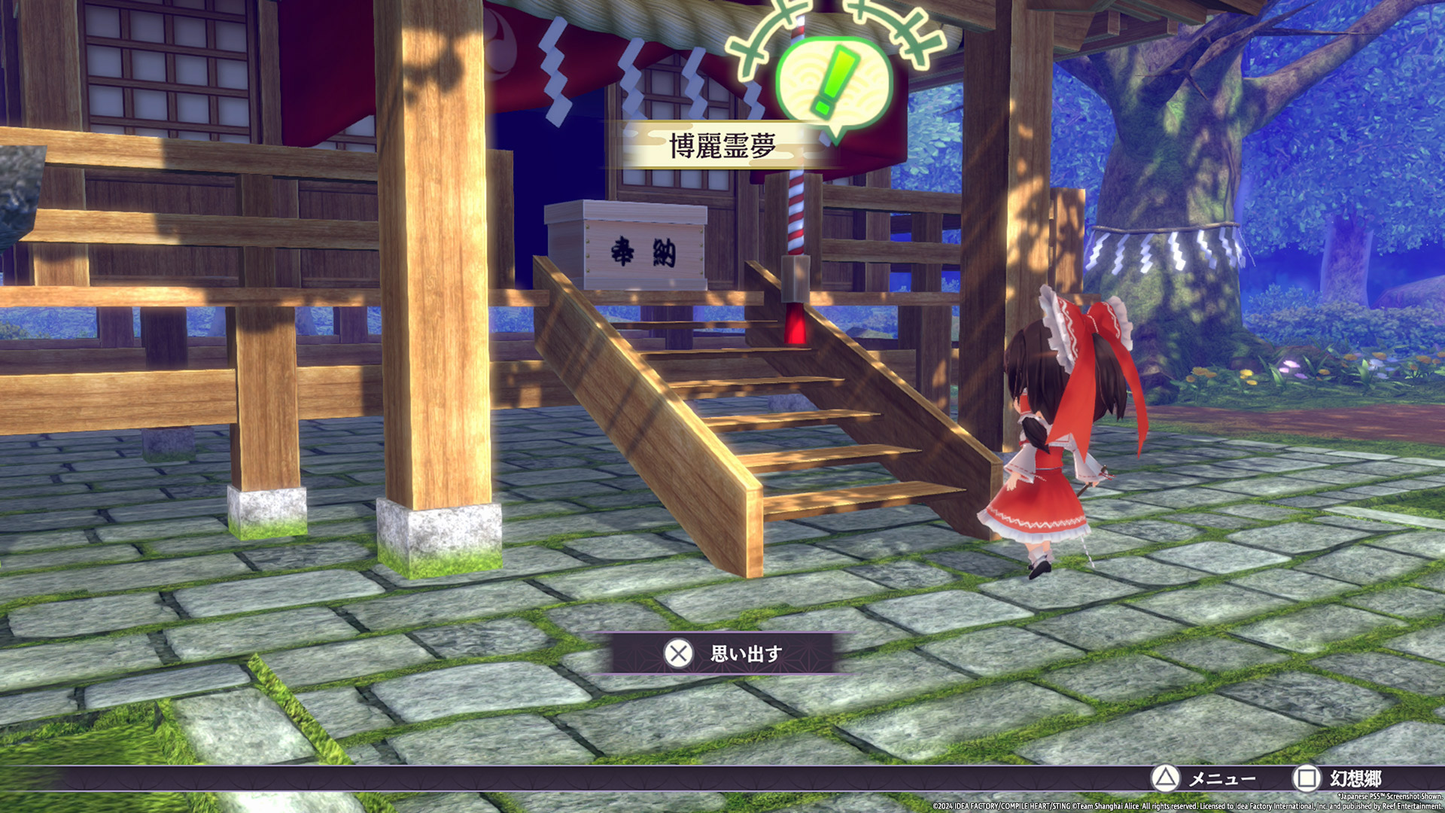Click the square button icon for 幻想郷
1445x813 pixels.
[1307, 779]
